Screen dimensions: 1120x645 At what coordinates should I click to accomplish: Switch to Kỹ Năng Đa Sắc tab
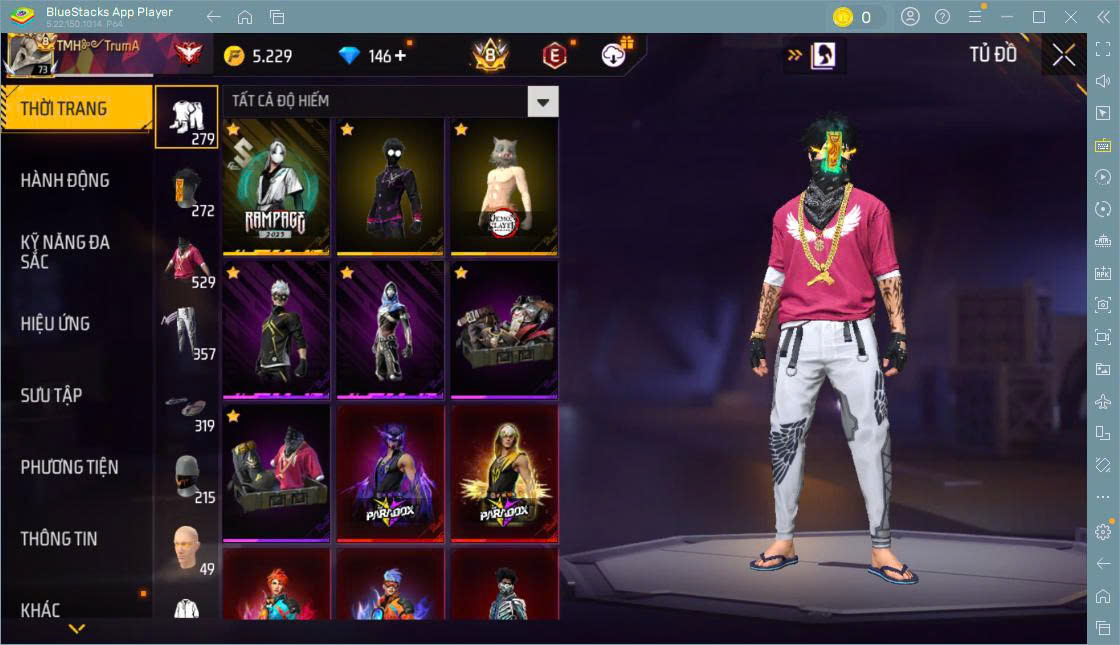(x=65, y=252)
